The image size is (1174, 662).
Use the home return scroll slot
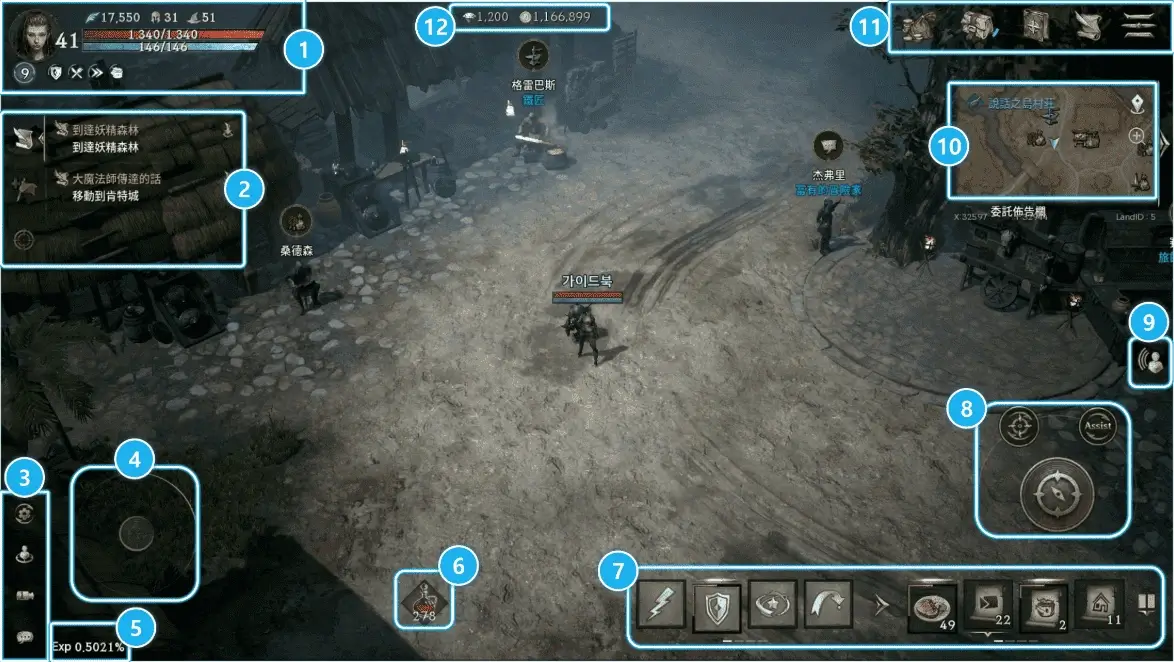[1099, 605]
